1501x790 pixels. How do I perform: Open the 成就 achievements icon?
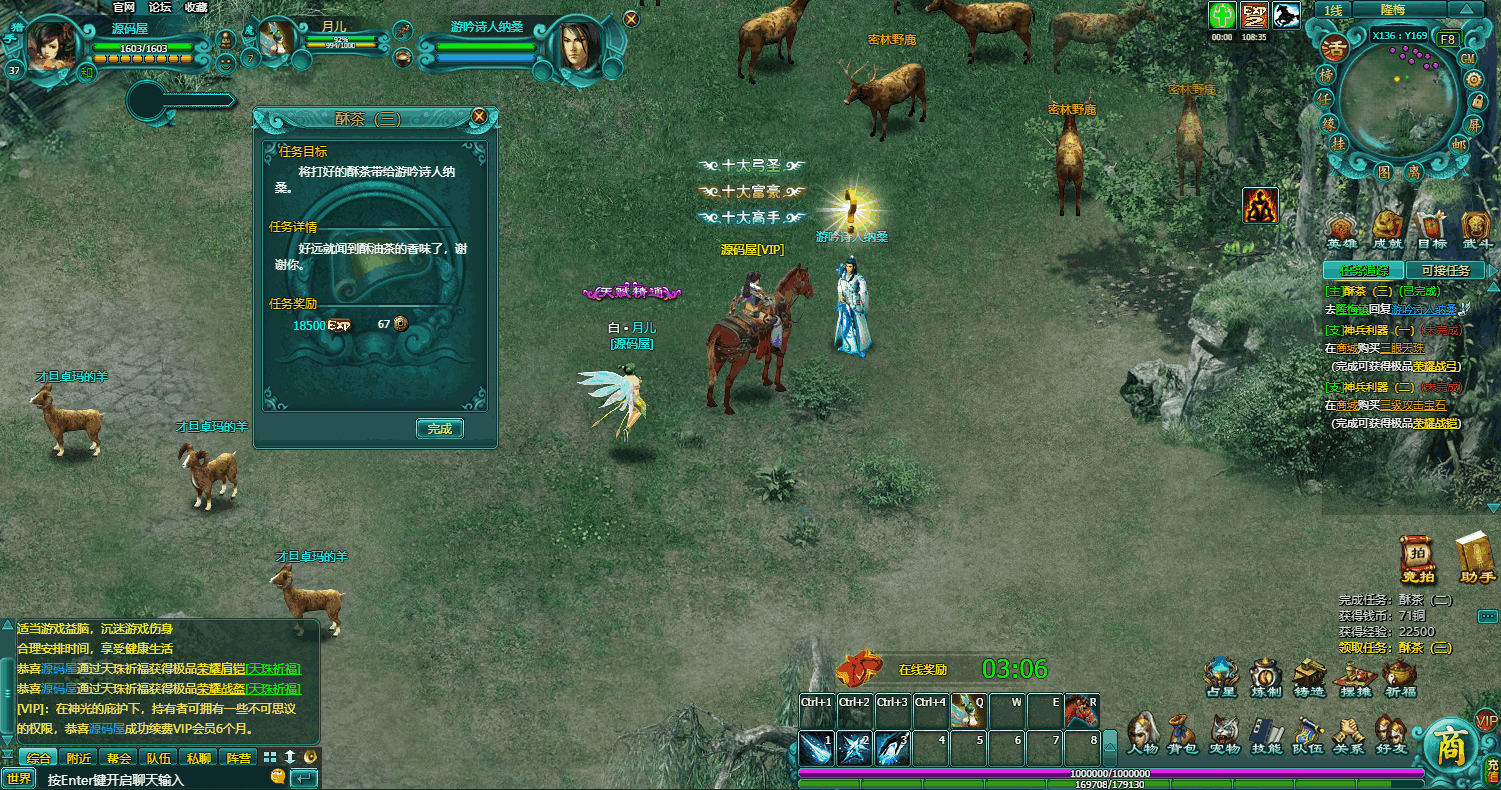click(x=1387, y=231)
